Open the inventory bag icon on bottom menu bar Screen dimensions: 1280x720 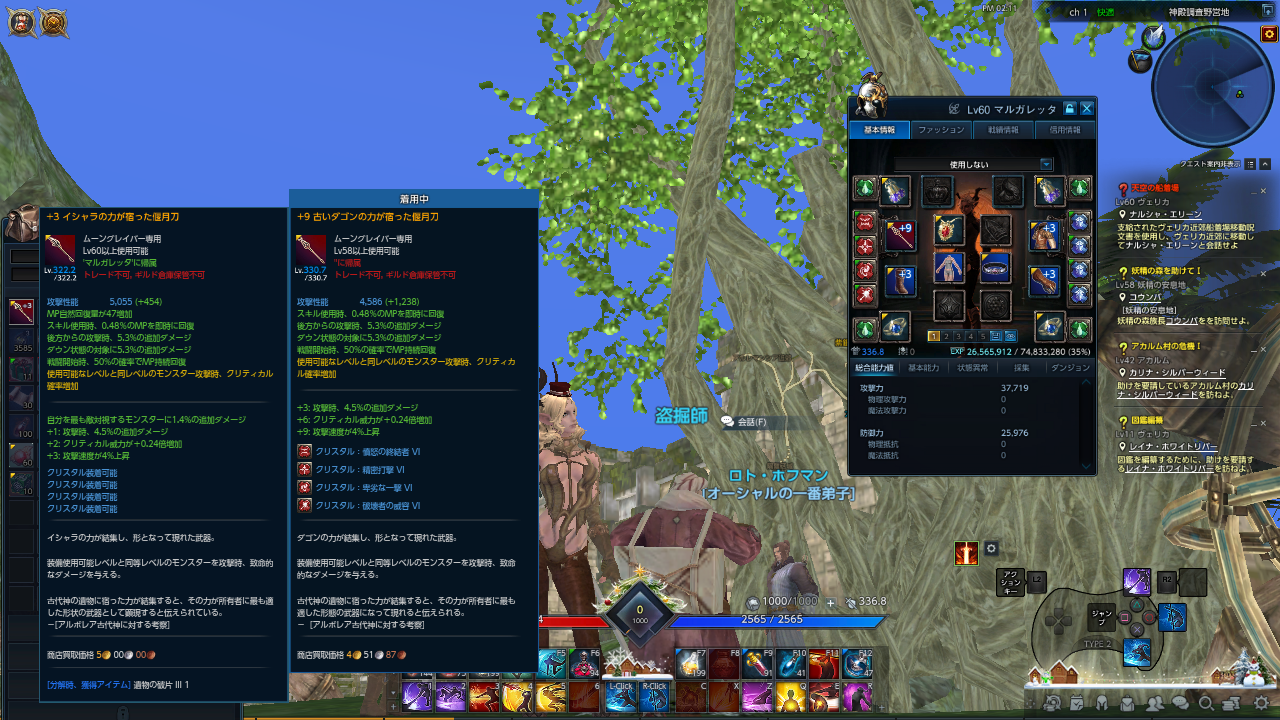(1125, 703)
